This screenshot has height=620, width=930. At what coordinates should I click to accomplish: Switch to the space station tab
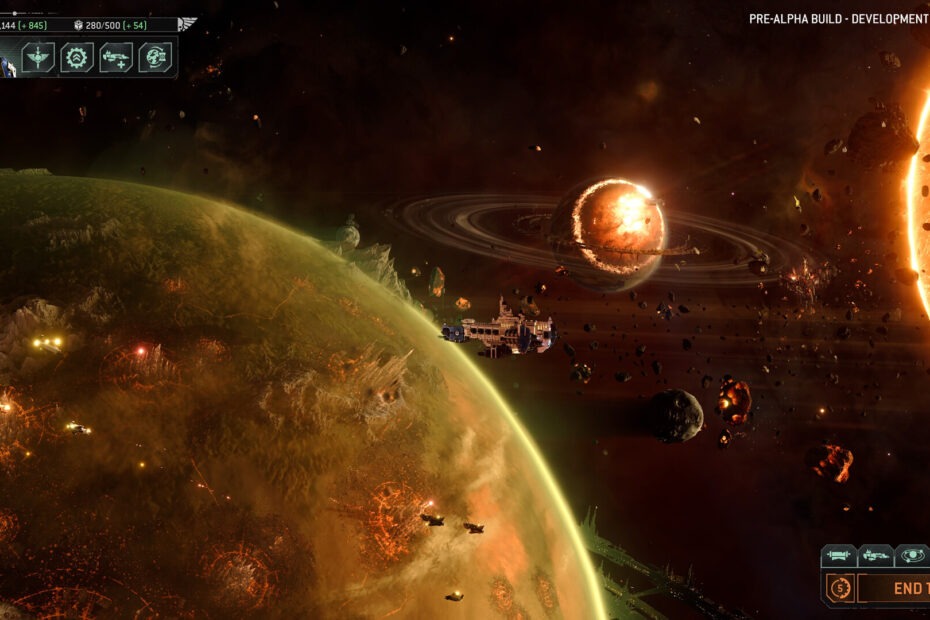point(839,555)
